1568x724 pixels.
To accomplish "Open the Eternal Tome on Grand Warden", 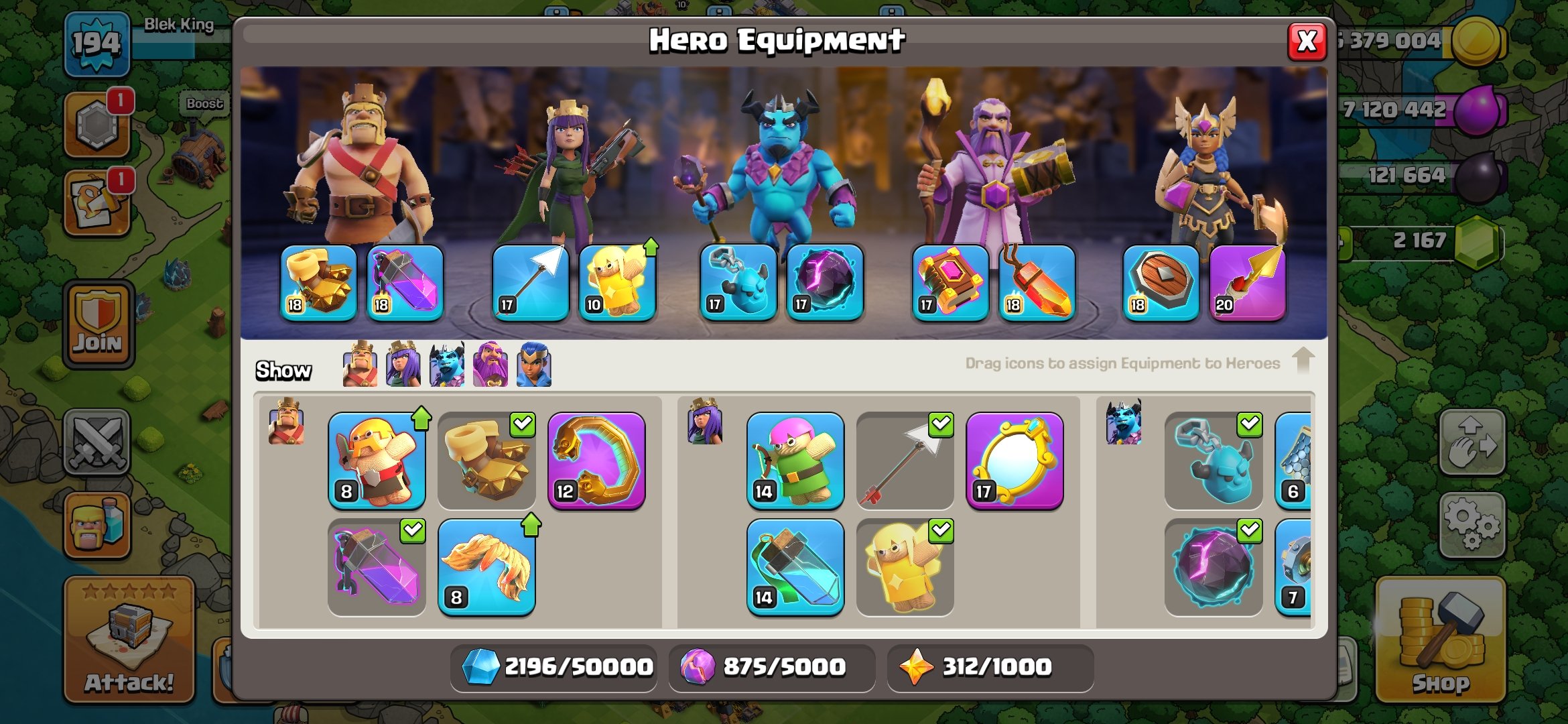I will click(941, 285).
